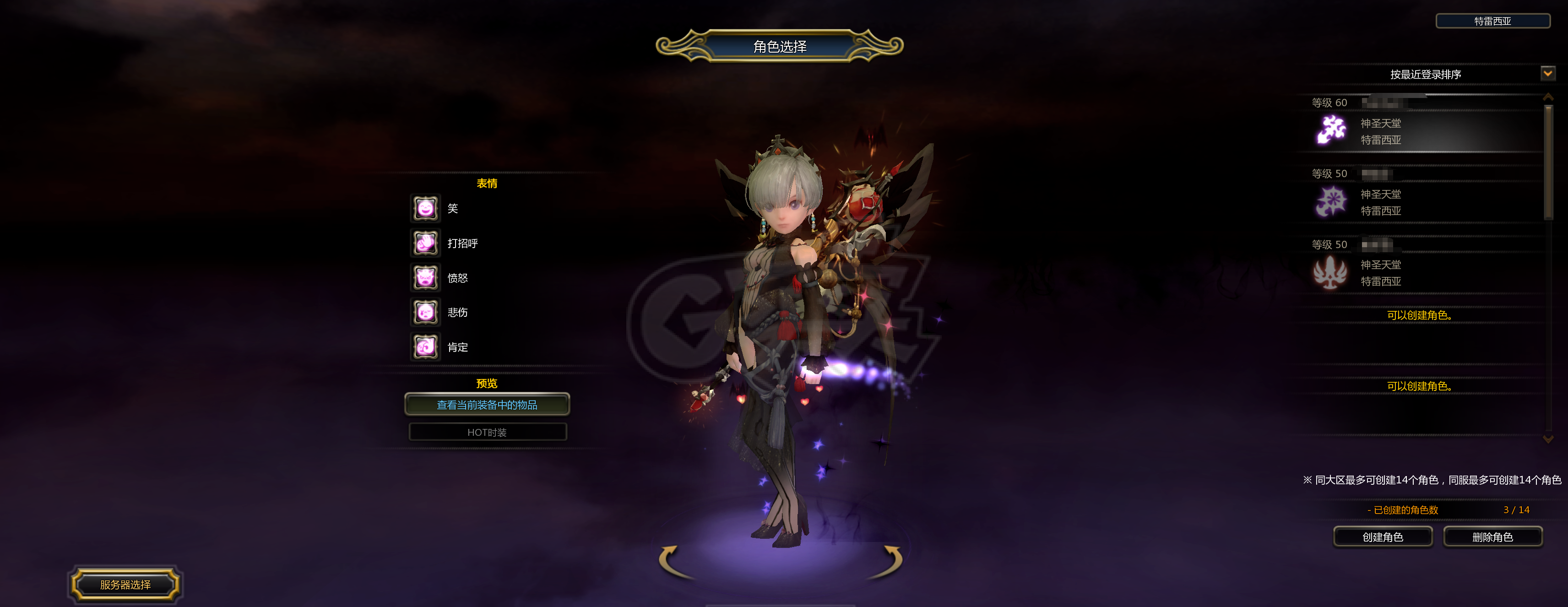This screenshot has height=607, width=1568.
Task: Click the 服务器选择 server select button
Action: [125, 585]
